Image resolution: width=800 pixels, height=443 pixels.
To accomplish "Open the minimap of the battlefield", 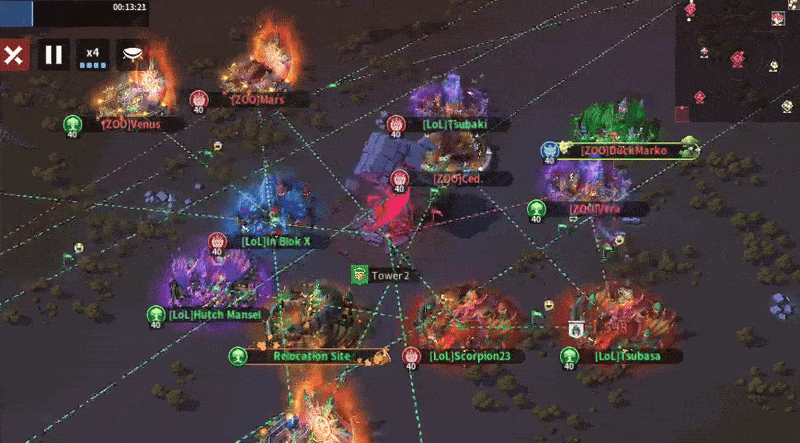I will point(737,58).
